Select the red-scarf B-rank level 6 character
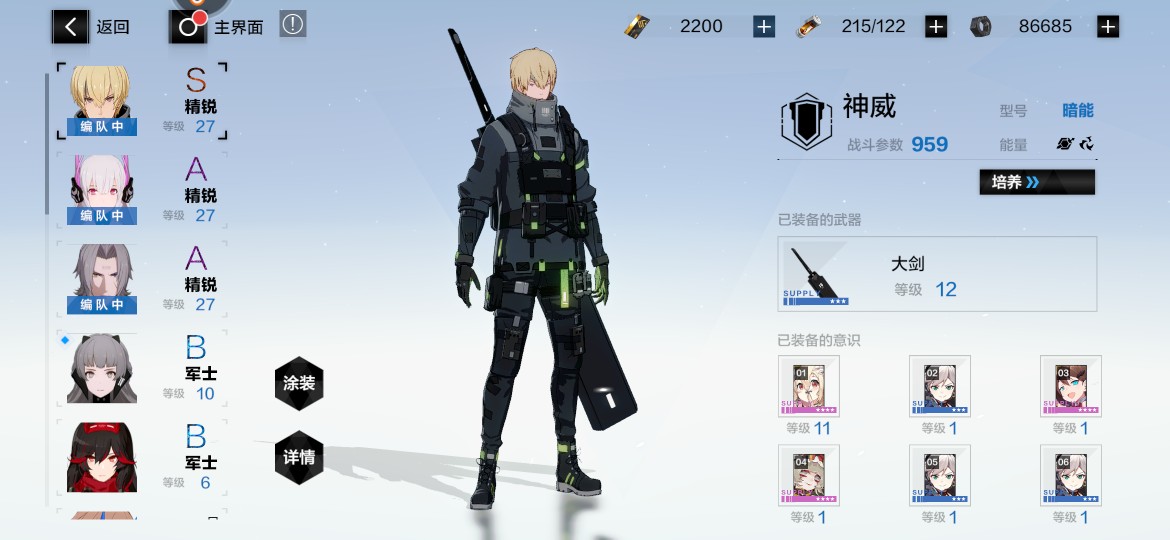The width and height of the screenshot is (1170, 540). [102, 457]
